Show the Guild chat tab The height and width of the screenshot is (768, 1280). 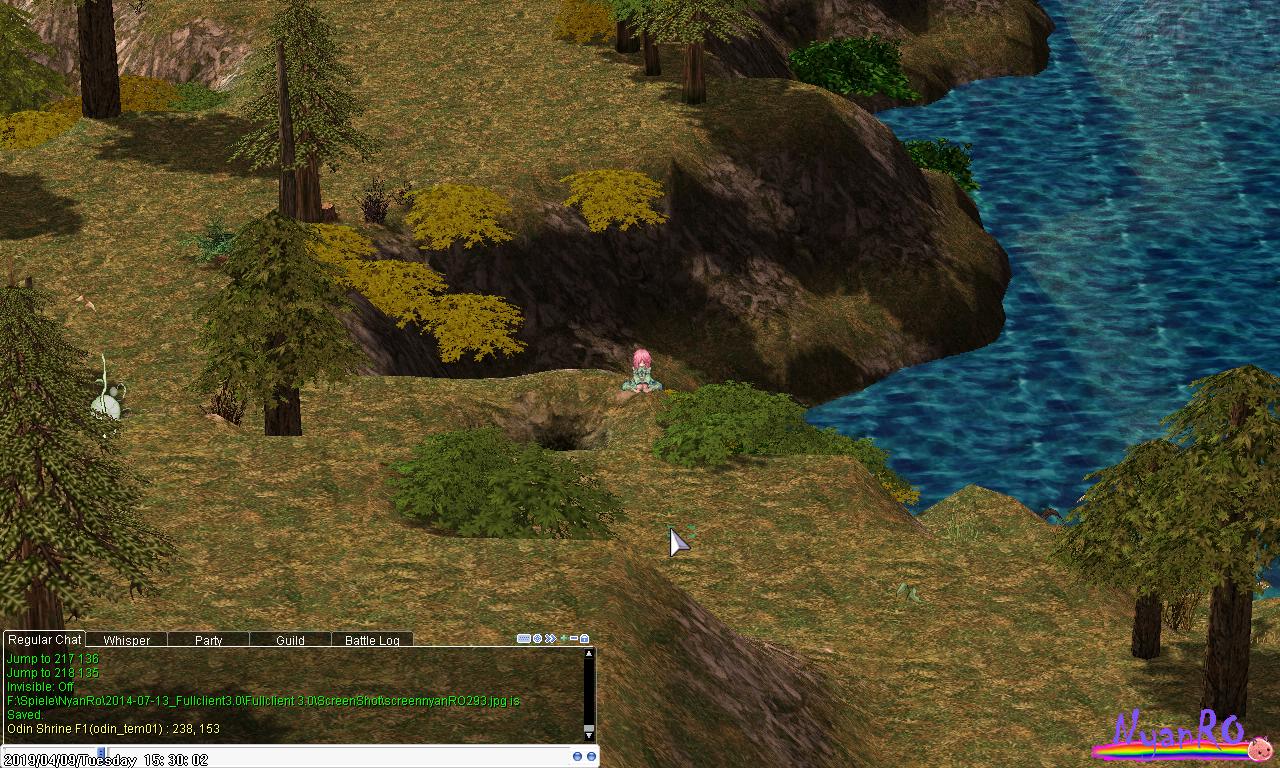click(290, 640)
